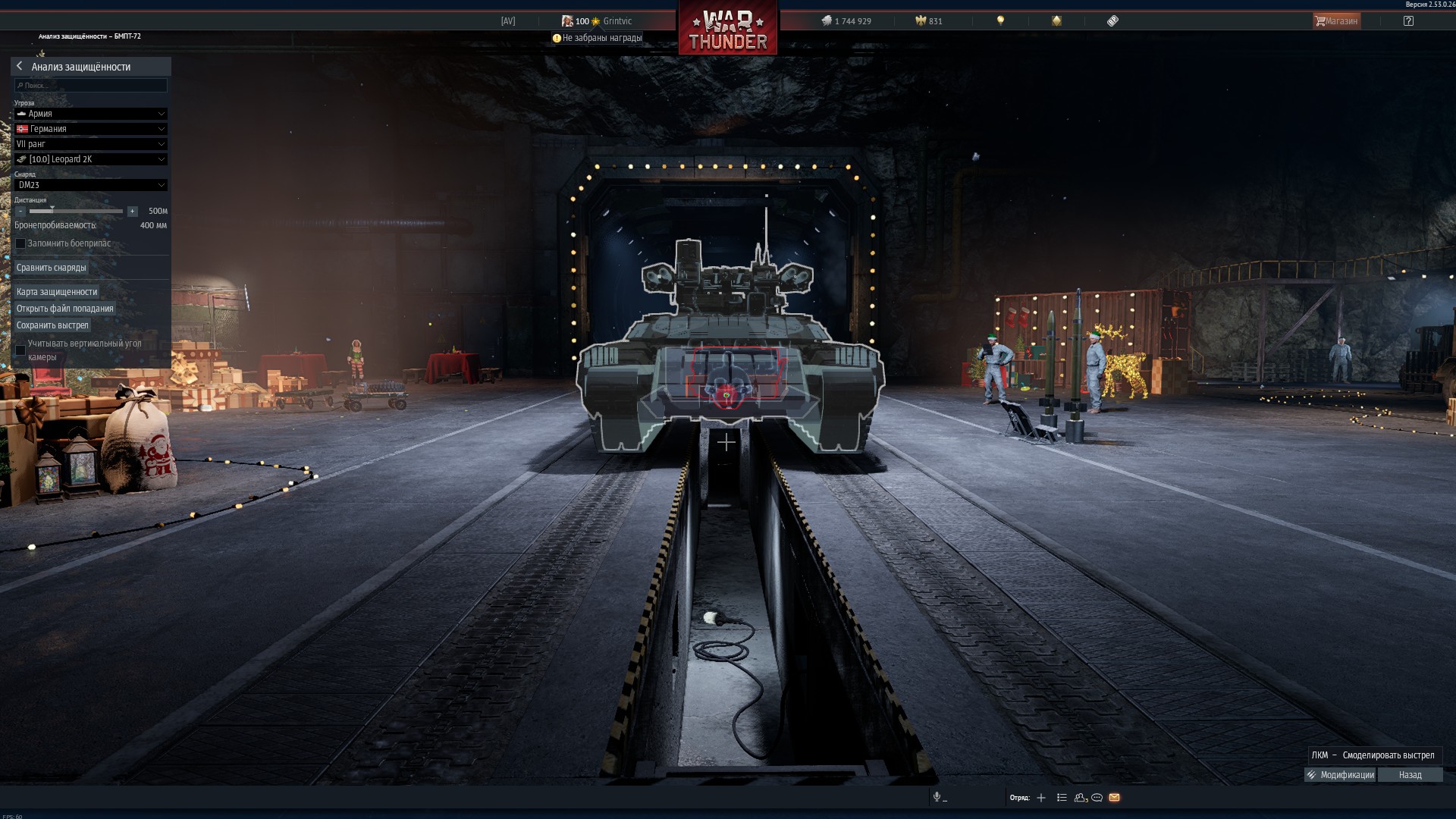This screenshot has width=1456, height=819.
Task: Expand the VII ранг rank dropdown
Action: (91, 144)
